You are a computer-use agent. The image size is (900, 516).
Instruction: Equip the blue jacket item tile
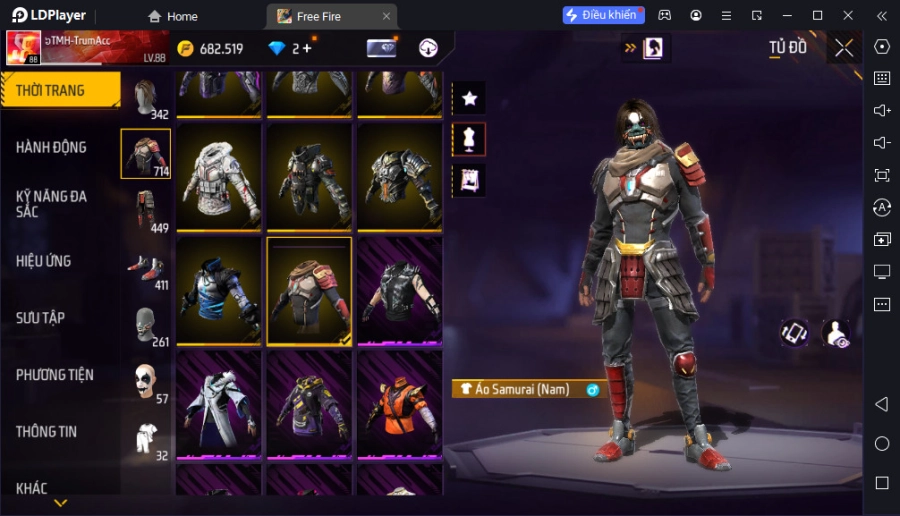pyautogui.click(x=219, y=291)
